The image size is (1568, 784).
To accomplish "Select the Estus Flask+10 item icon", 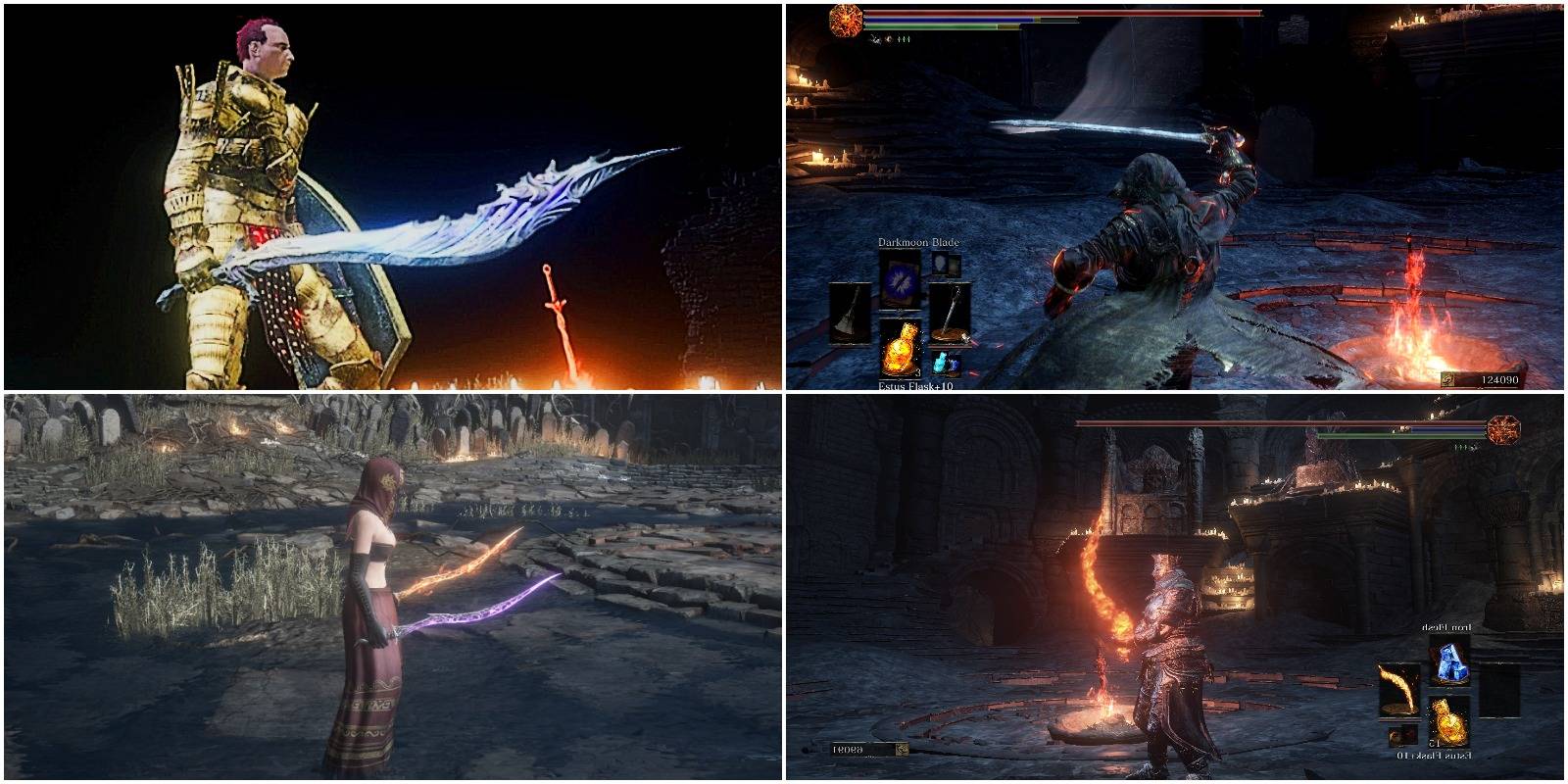I will (903, 348).
